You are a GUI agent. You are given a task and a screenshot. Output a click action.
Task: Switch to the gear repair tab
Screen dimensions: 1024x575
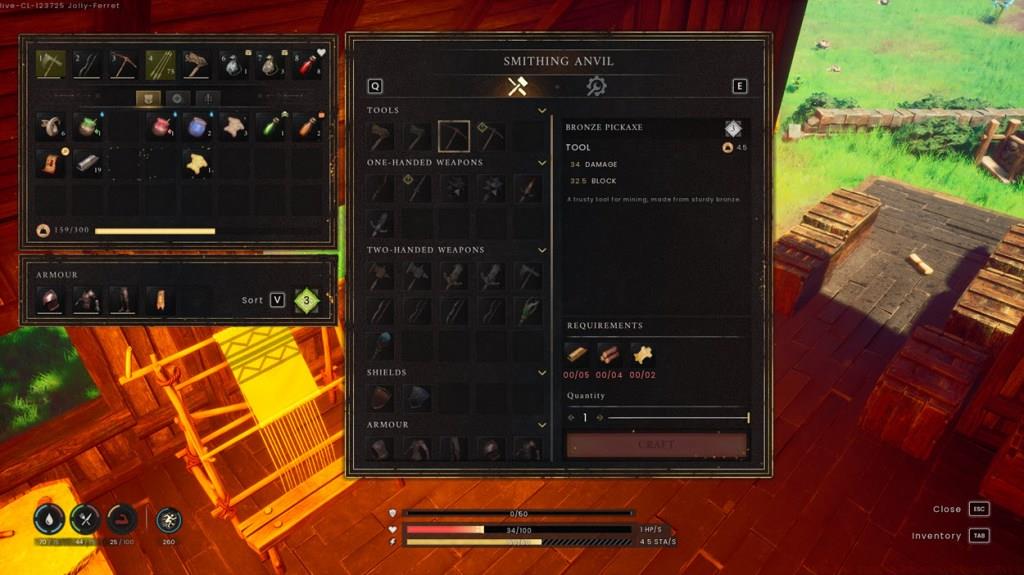click(x=596, y=87)
